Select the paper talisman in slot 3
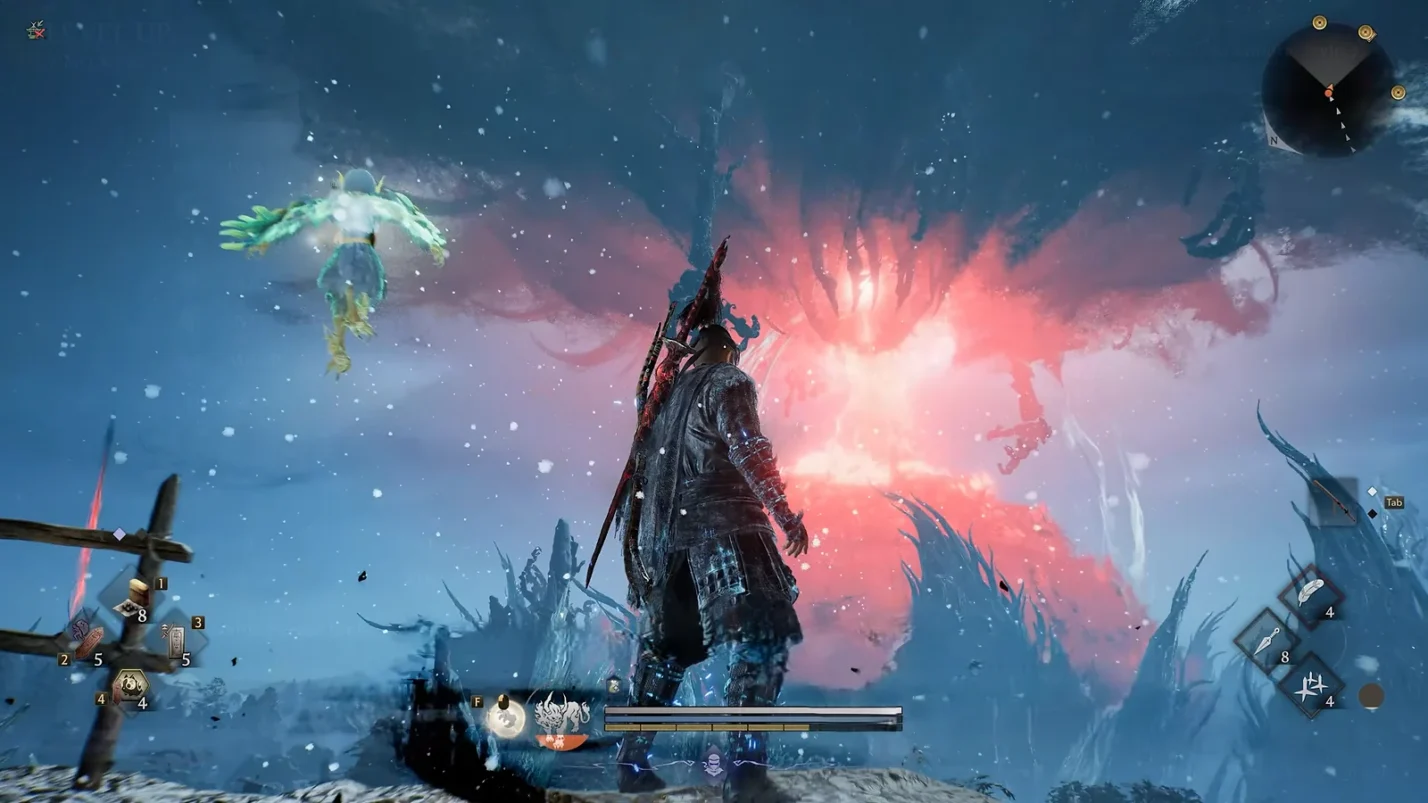The image size is (1428, 803). [x=176, y=640]
